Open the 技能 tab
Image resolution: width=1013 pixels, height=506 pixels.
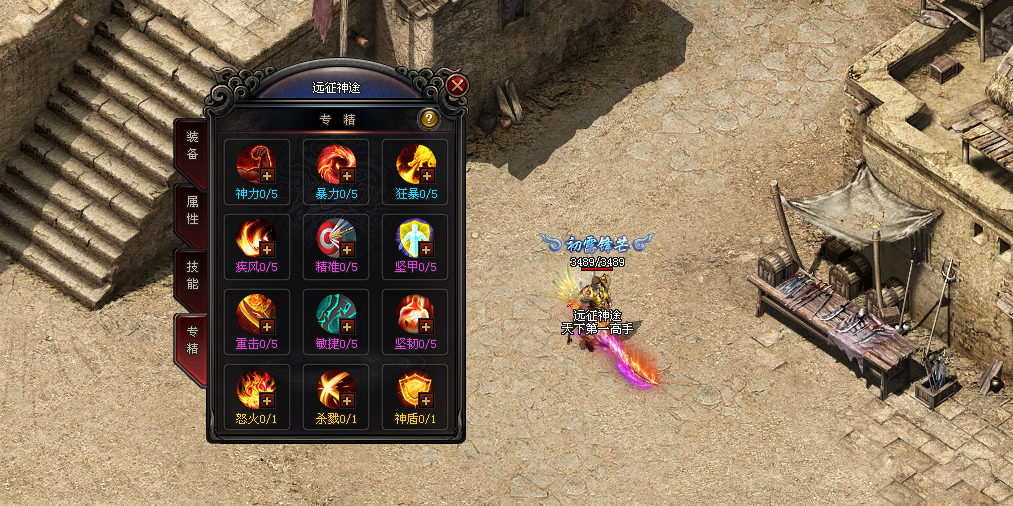click(192, 273)
